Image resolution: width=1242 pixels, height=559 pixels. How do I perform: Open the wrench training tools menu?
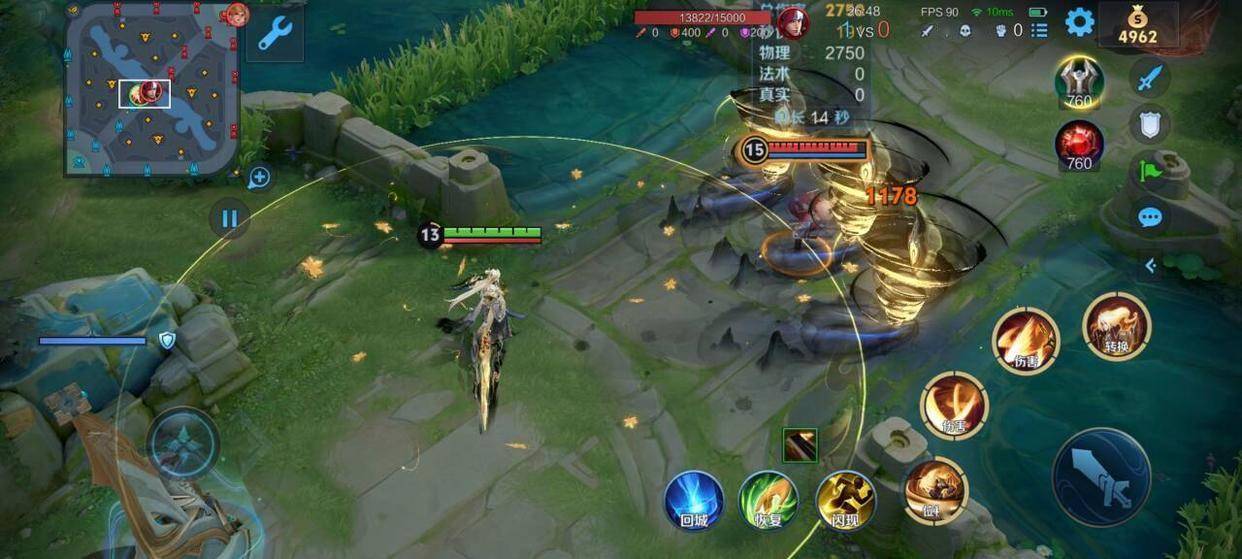274,34
